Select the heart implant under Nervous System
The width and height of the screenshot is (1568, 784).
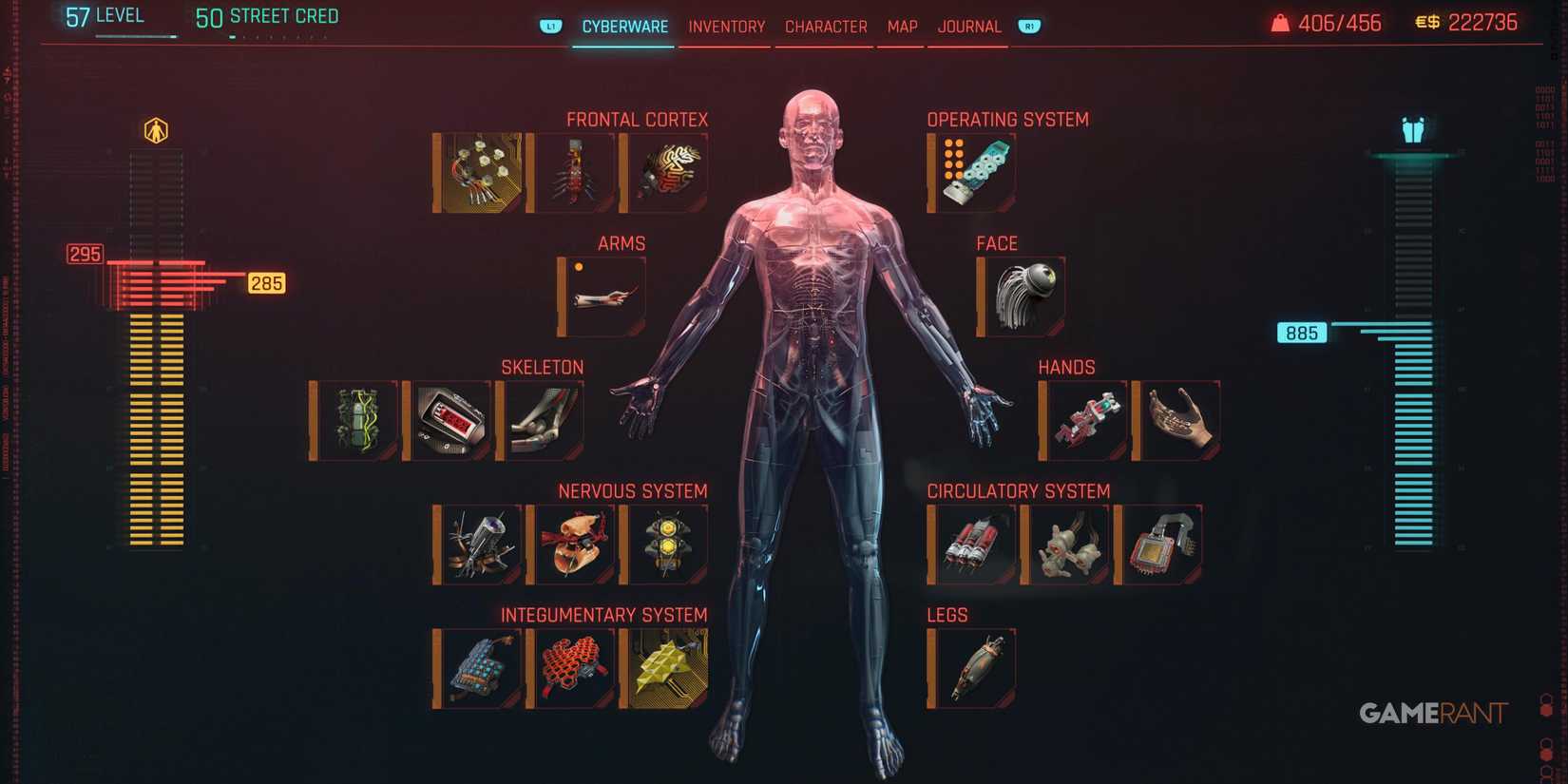(572, 543)
